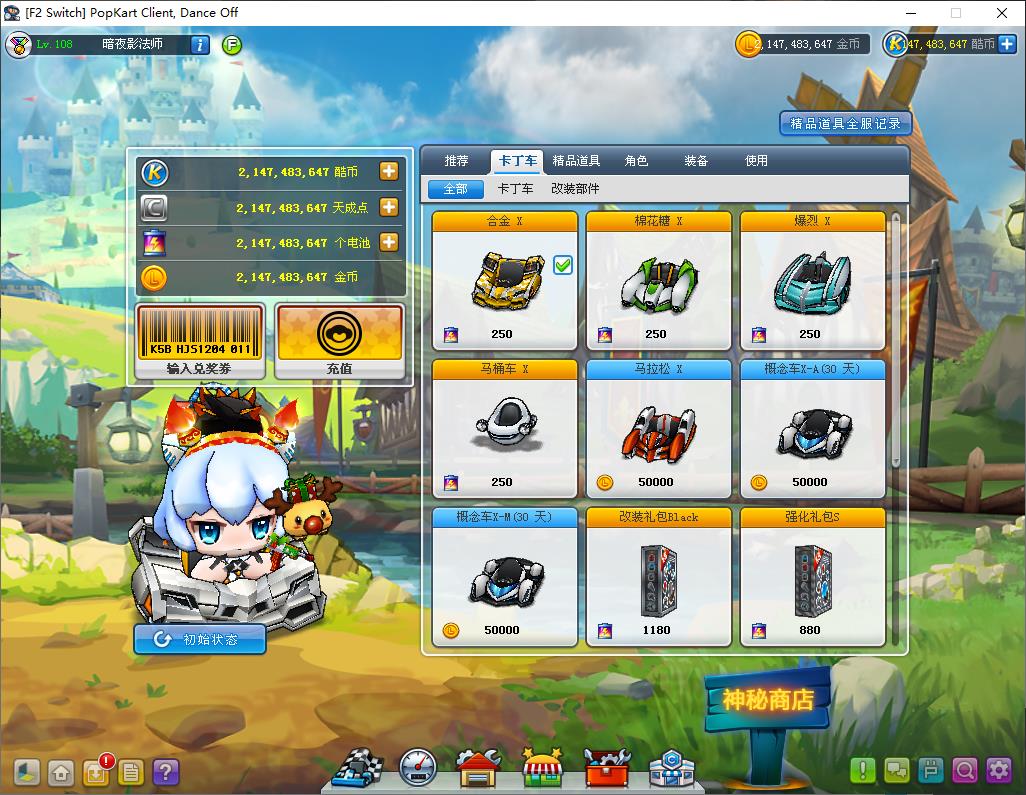Reset preview with 初始状态 button
1026x795 pixels.
click(x=200, y=639)
